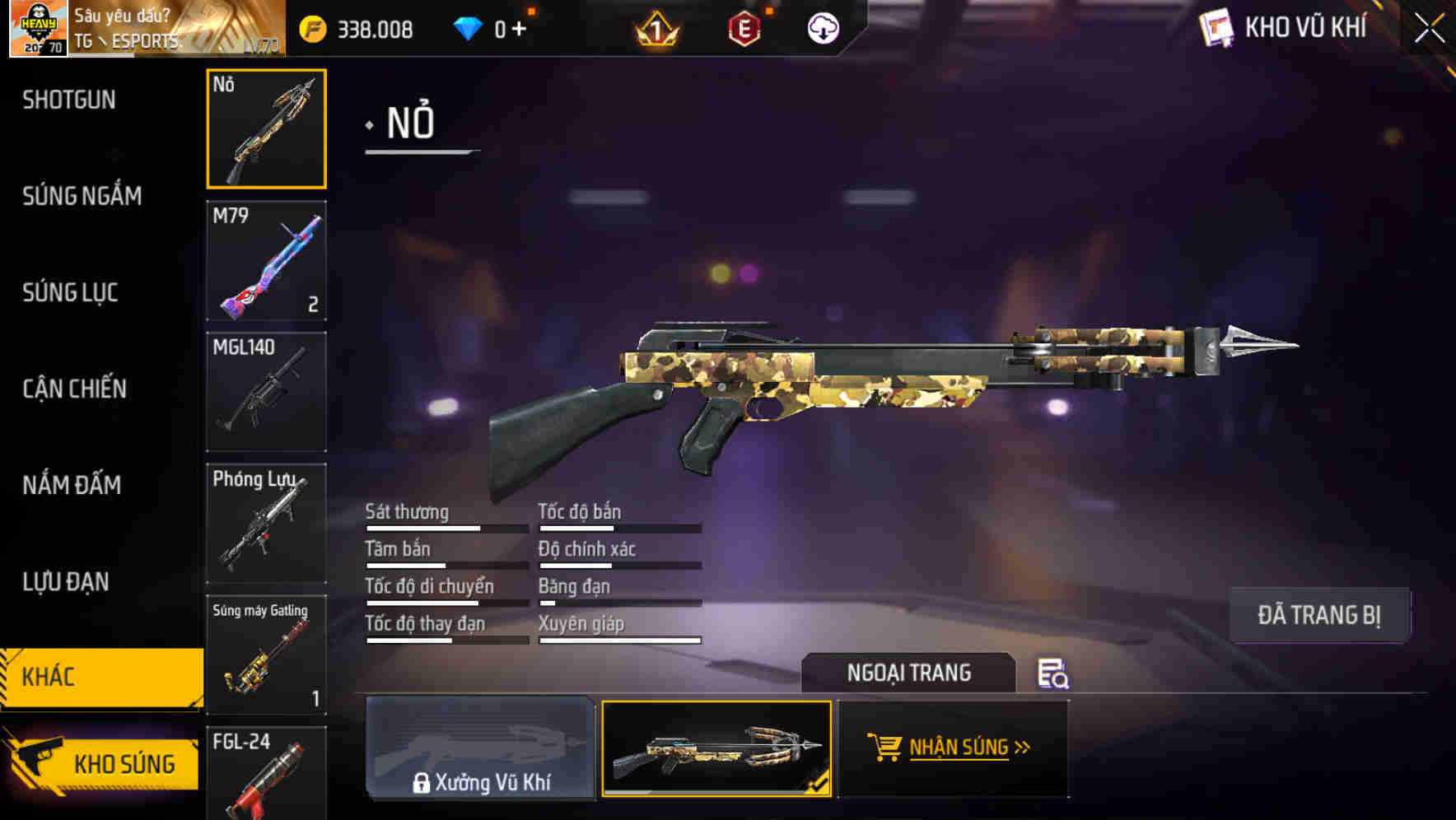Toggle the ĐÃ TRANG BỊ equipped state
This screenshot has height=820, width=1456.
(x=1318, y=614)
